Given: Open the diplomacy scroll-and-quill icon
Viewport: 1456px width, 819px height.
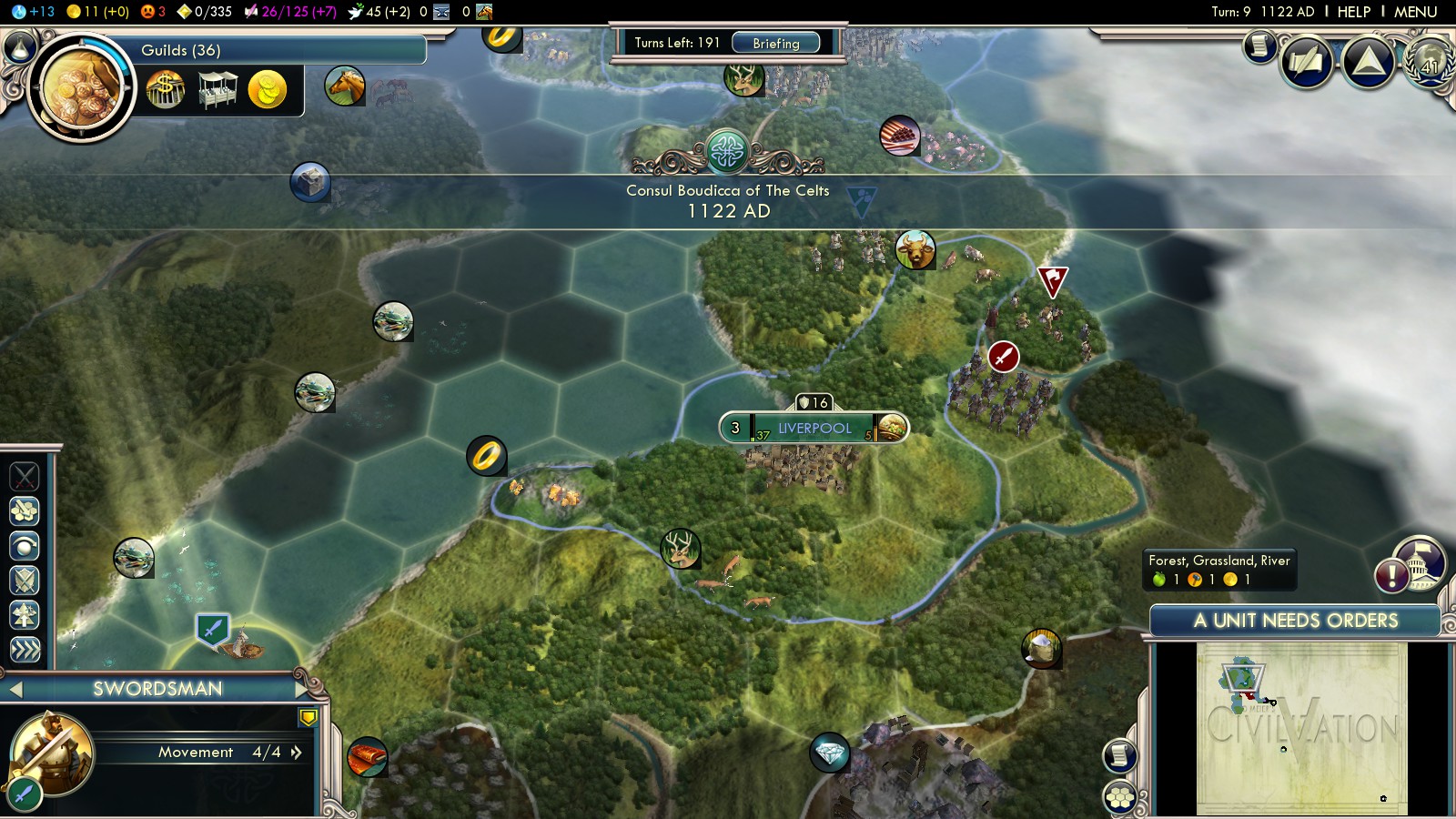Looking at the screenshot, I should pos(1307,62).
